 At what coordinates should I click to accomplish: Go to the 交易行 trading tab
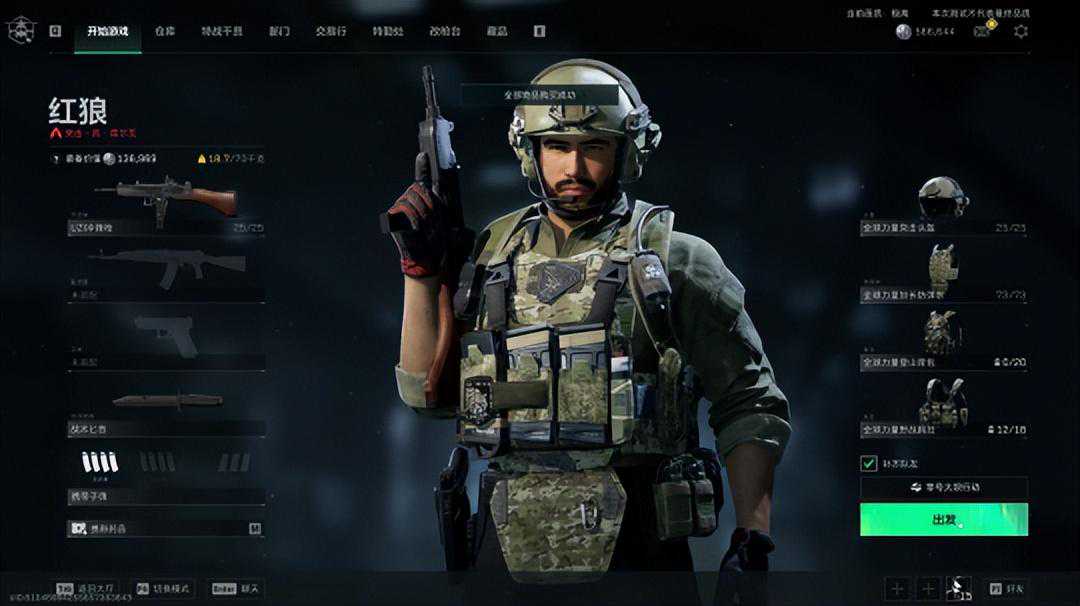pyautogui.click(x=331, y=31)
